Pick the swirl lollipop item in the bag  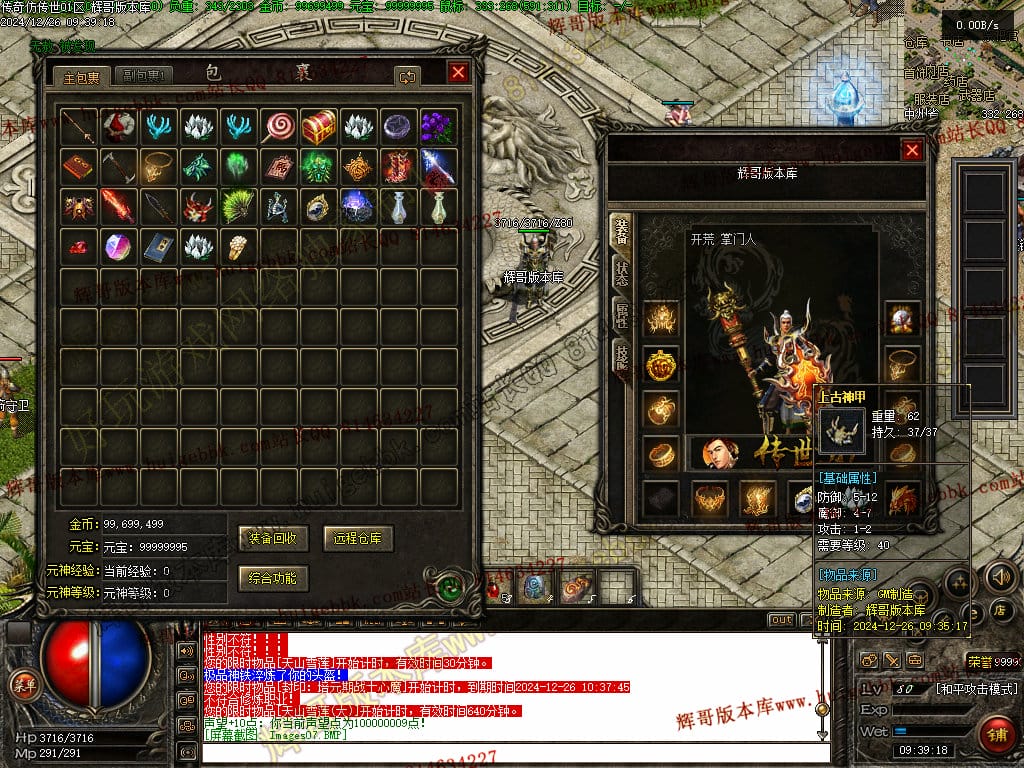(x=278, y=126)
